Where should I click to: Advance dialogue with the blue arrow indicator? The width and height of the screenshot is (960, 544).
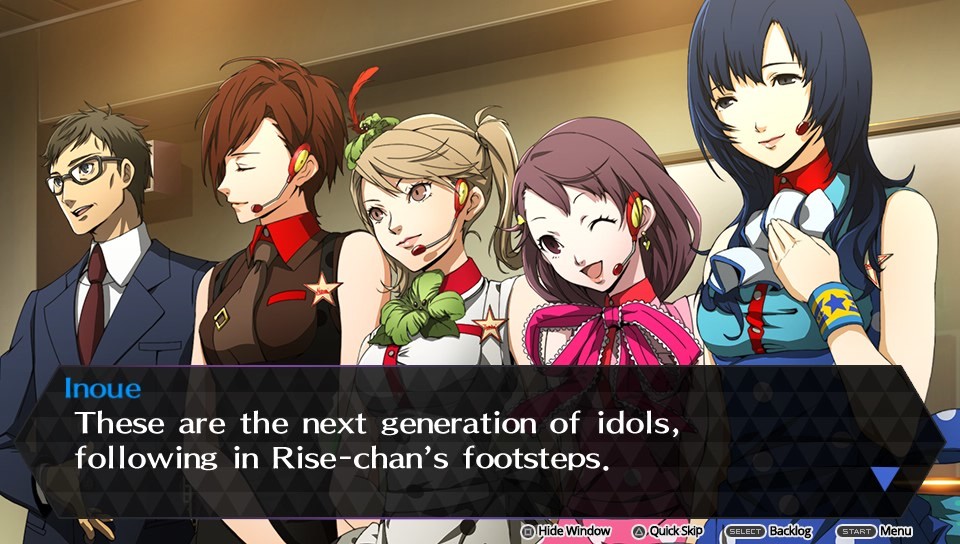pos(884,477)
